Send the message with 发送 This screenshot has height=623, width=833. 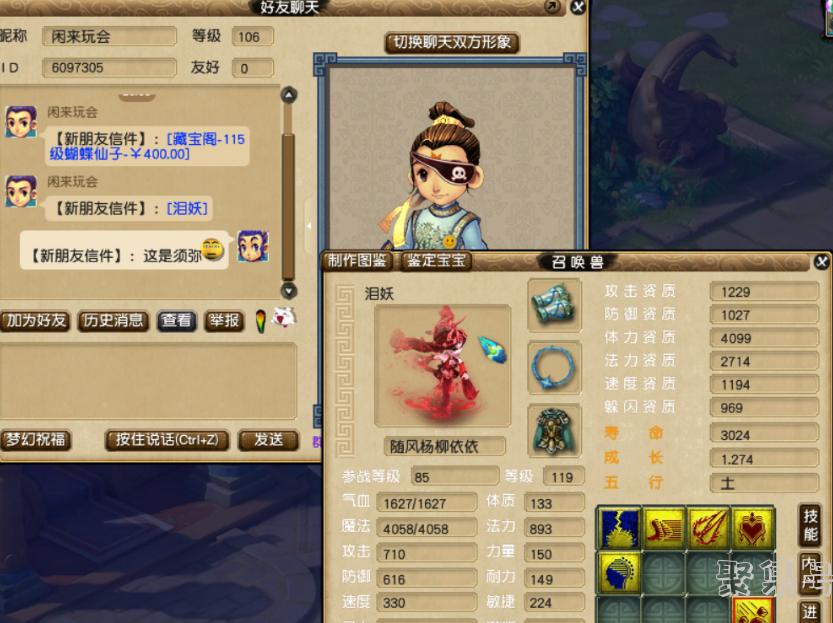pyautogui.click(x=268, y=440)
